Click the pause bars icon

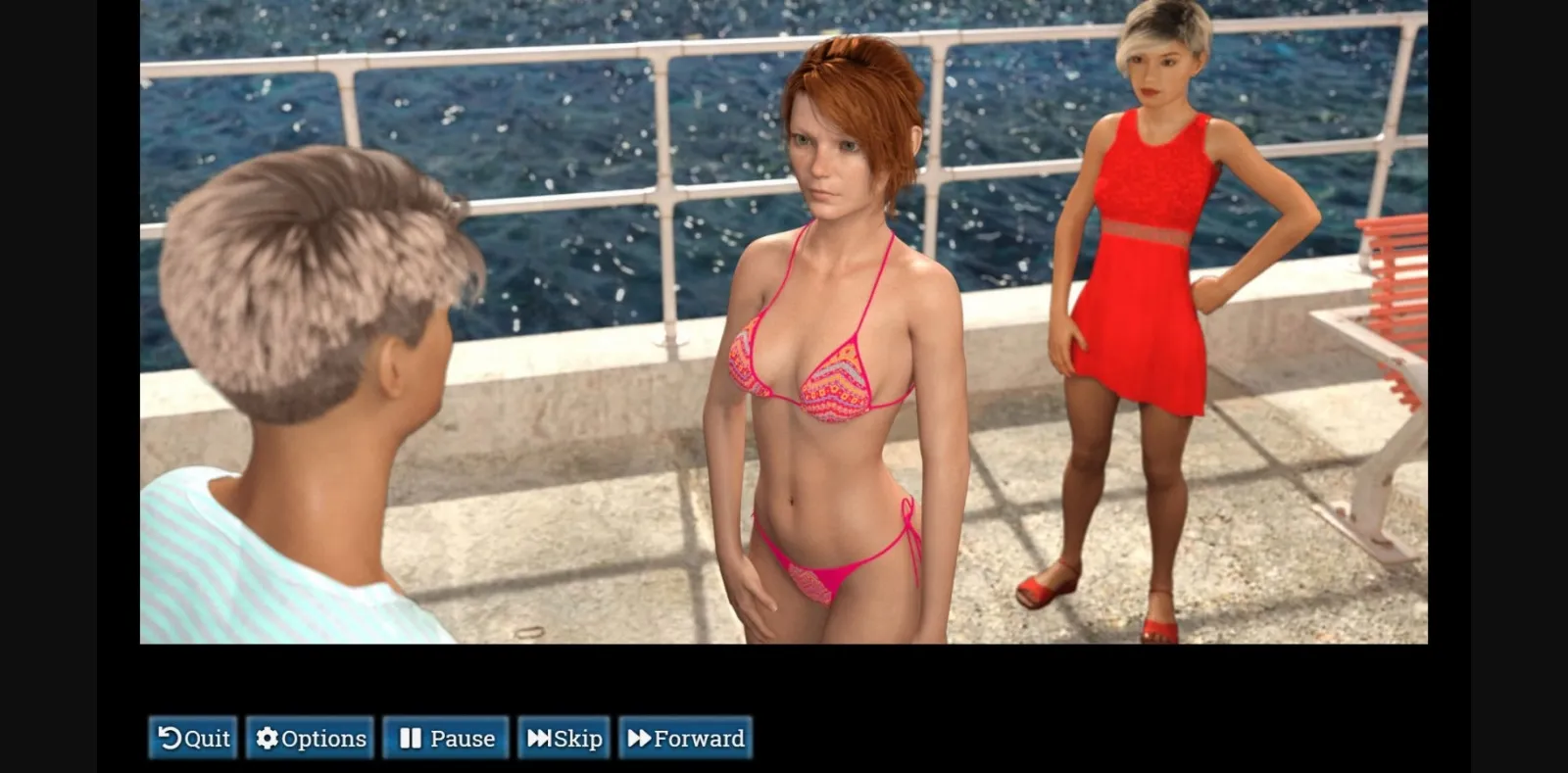click(x=410, y=738)
